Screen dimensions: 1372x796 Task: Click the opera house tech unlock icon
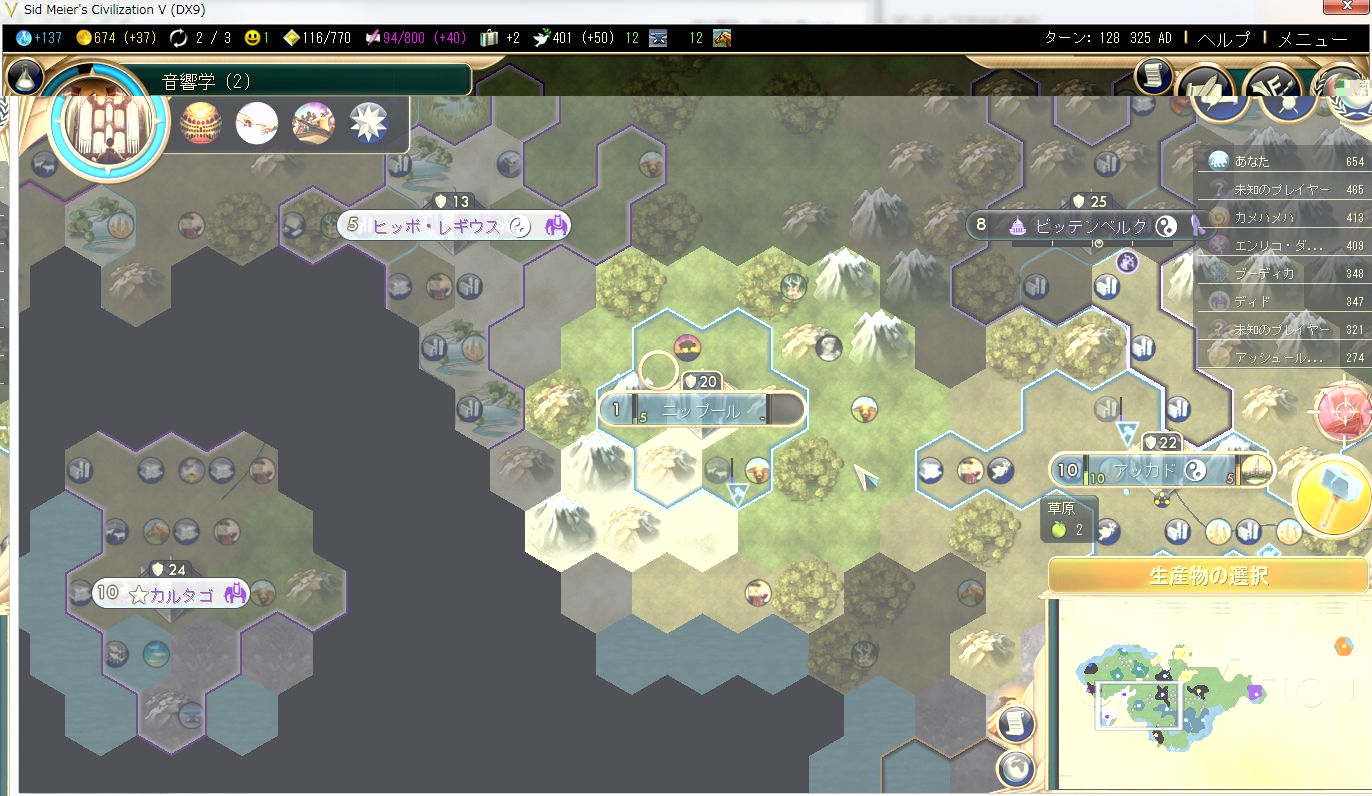tap(201, 123)
